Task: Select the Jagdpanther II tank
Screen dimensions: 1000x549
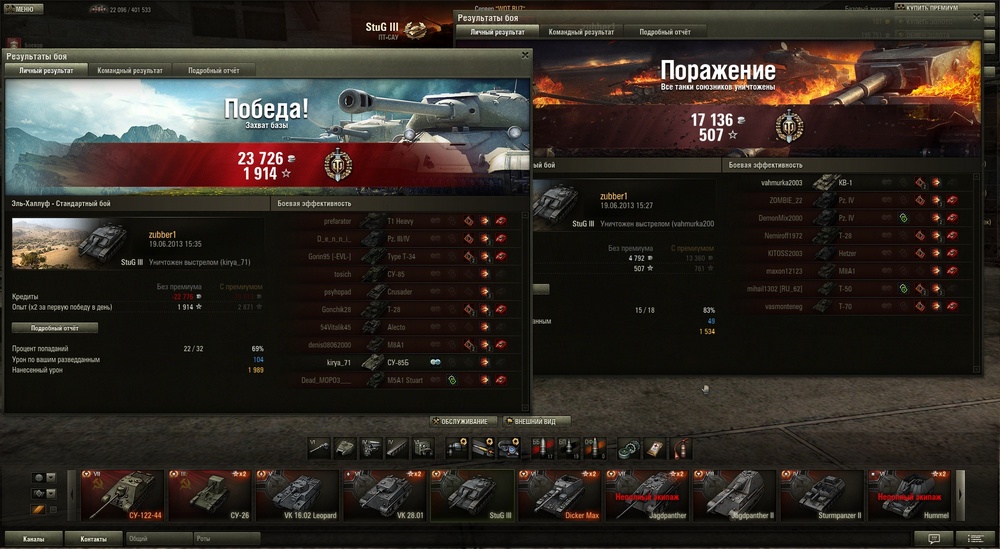Action: pos(735,495)
